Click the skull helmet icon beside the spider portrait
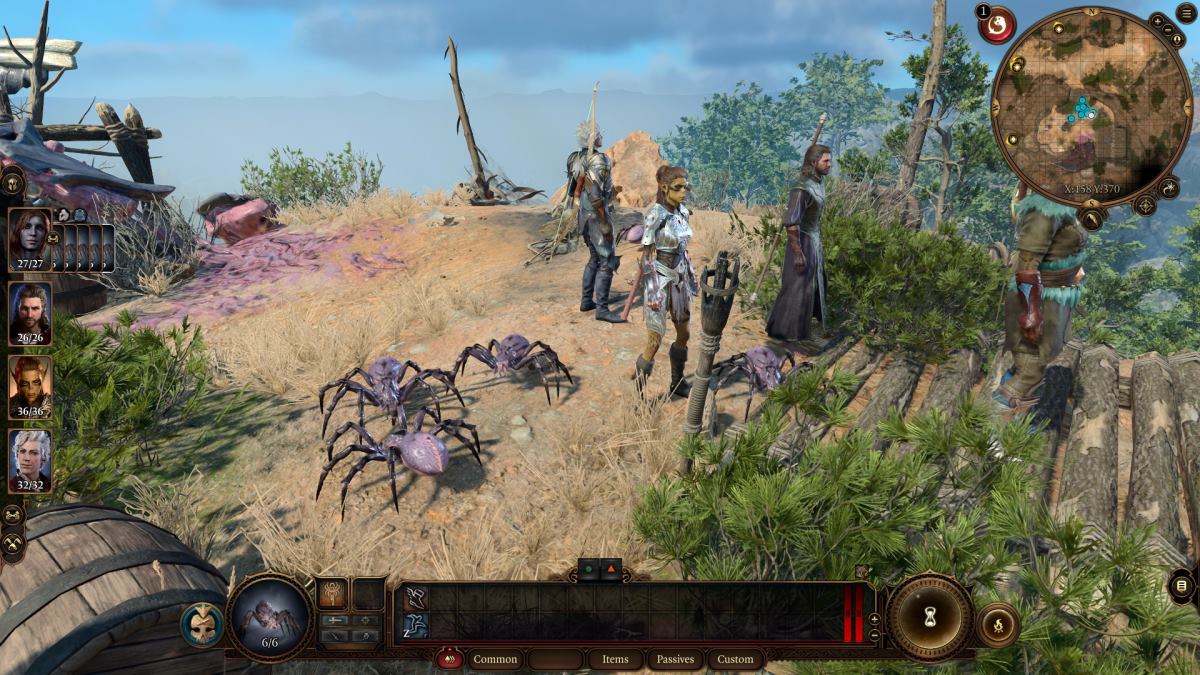This screenshot has height=675, width=1200. coord(202,624)
